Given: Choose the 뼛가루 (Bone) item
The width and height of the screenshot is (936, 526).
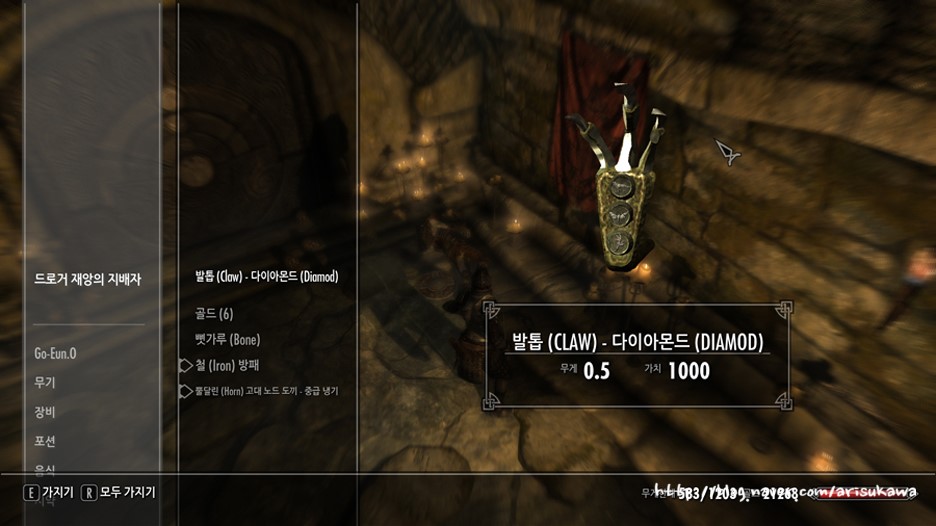Looking at the screenshot, I should point(227,340).
